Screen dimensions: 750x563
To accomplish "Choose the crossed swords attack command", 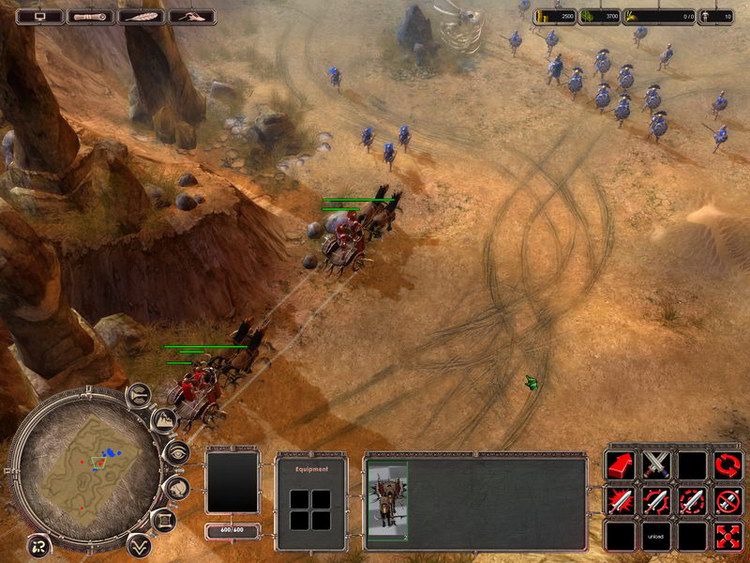I will coord(656,465).
